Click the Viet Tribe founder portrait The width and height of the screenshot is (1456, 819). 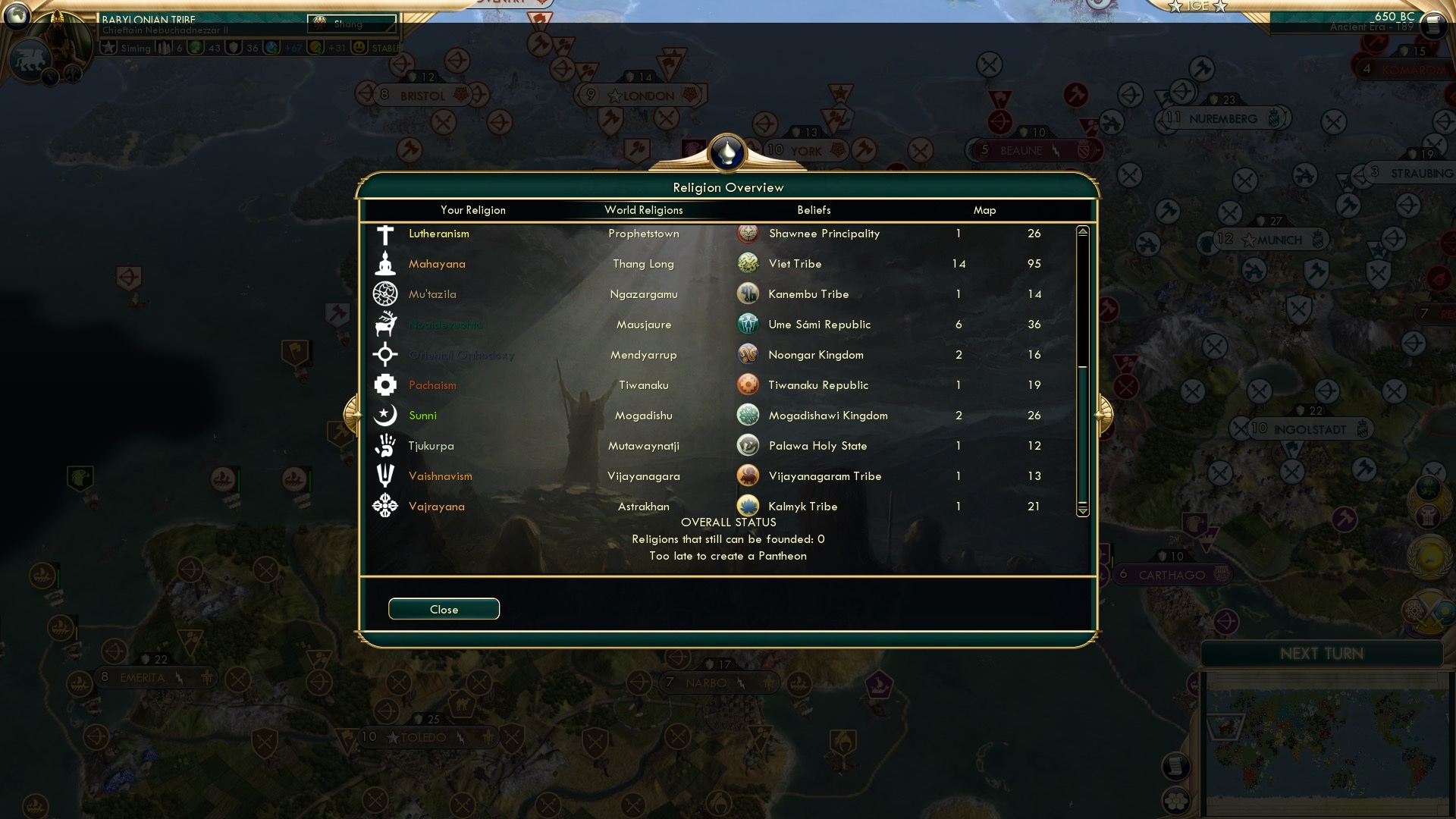(x=748, y=264)
